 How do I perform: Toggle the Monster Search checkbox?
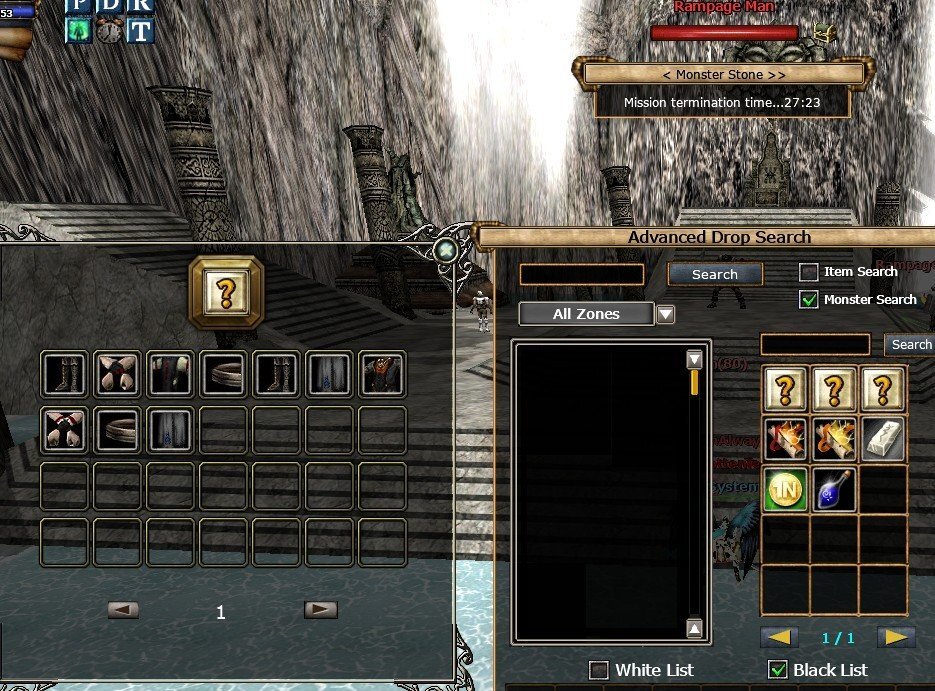[x=809, y=299]
